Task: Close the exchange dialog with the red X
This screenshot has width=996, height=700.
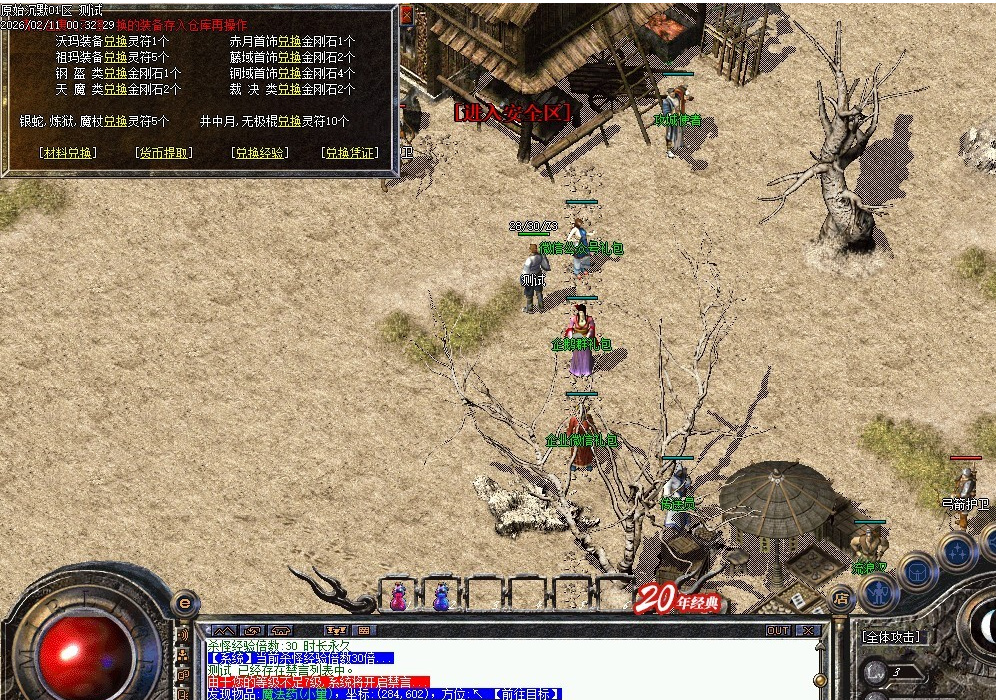Action: 406,15
